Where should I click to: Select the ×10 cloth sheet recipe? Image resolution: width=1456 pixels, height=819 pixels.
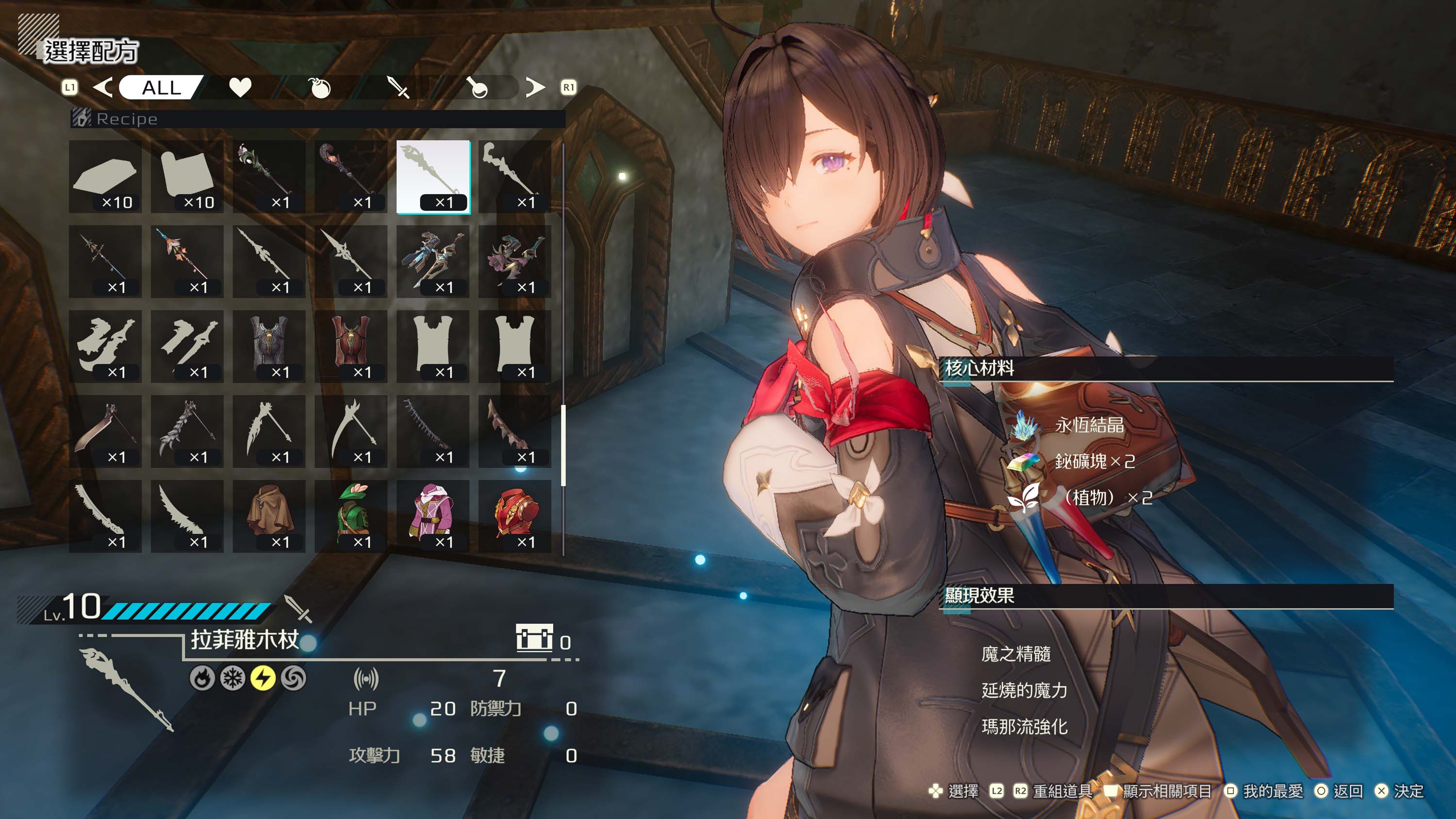pyautogui.click(x=187, y=177)
